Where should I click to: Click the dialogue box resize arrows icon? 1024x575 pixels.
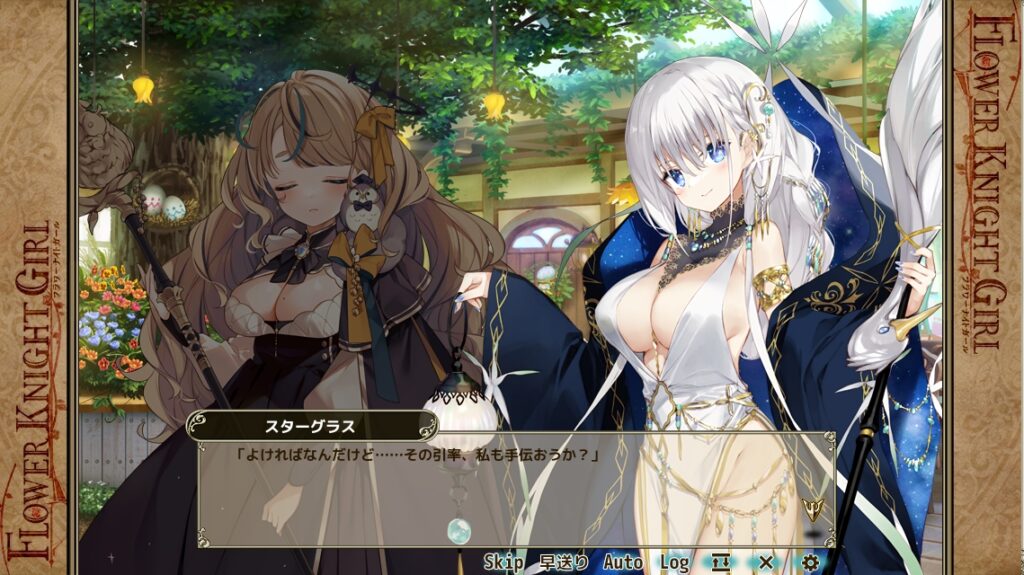pos(721,562)
